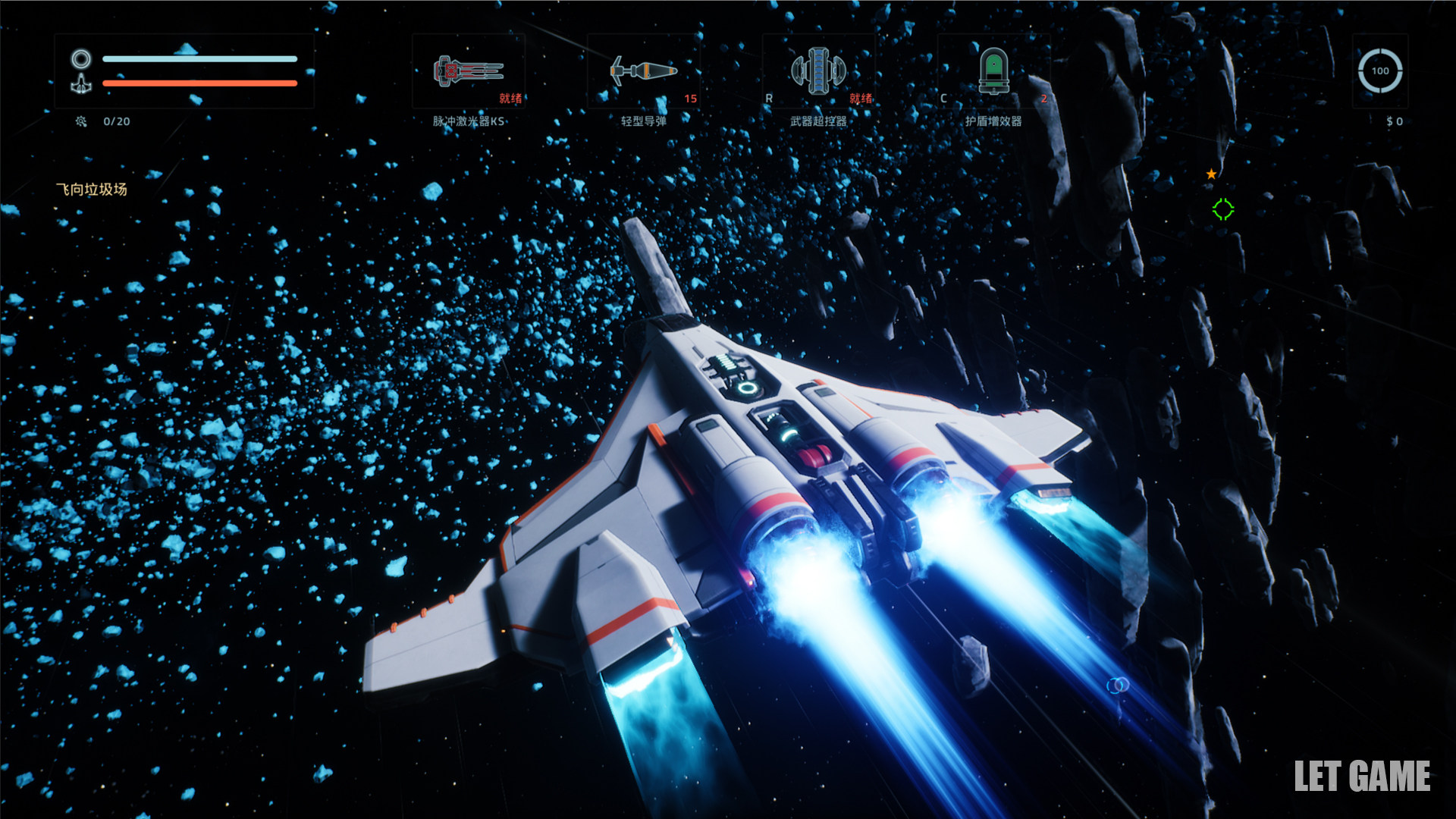Click the green target crosshair marker
This screenshot has height=819, width=1456.
(x=1222, y=209)
